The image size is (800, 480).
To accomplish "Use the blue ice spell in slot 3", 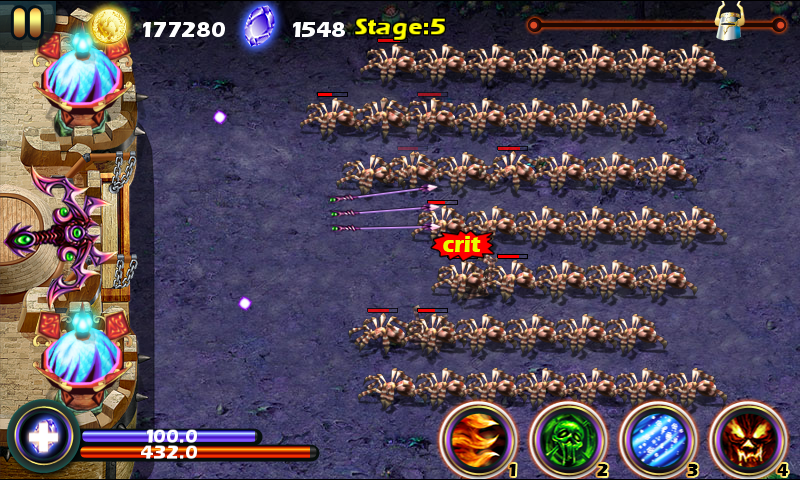I will 657,440.
